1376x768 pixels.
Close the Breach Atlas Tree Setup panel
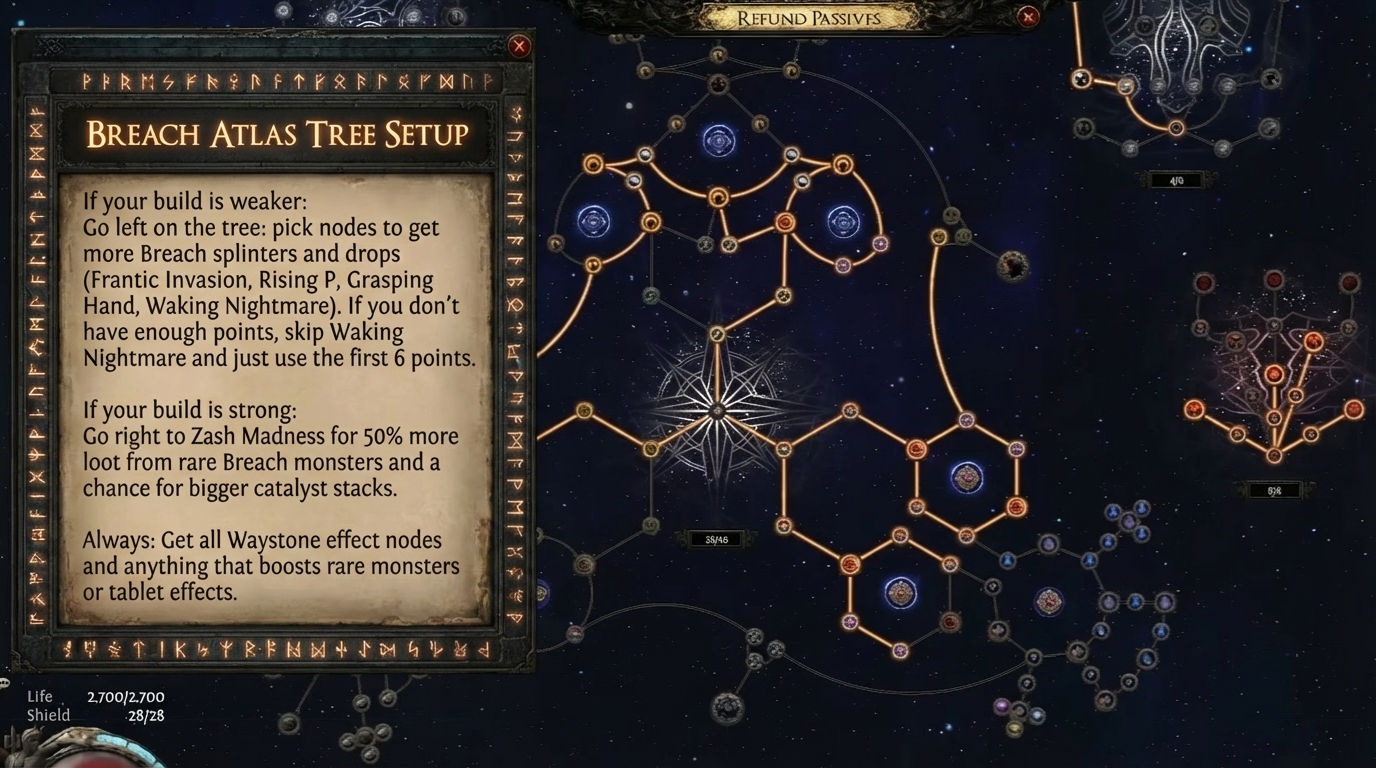(x=519, y=46)
